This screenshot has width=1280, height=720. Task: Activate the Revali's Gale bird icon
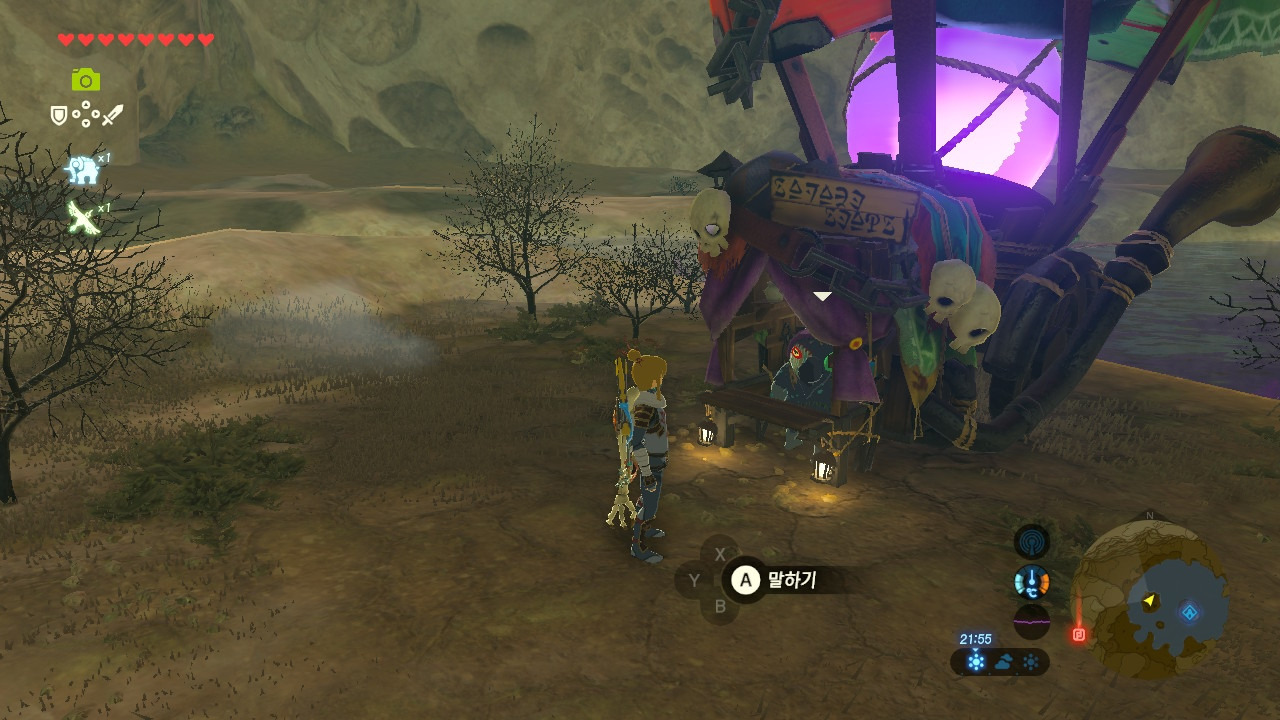tap(83, 217)
